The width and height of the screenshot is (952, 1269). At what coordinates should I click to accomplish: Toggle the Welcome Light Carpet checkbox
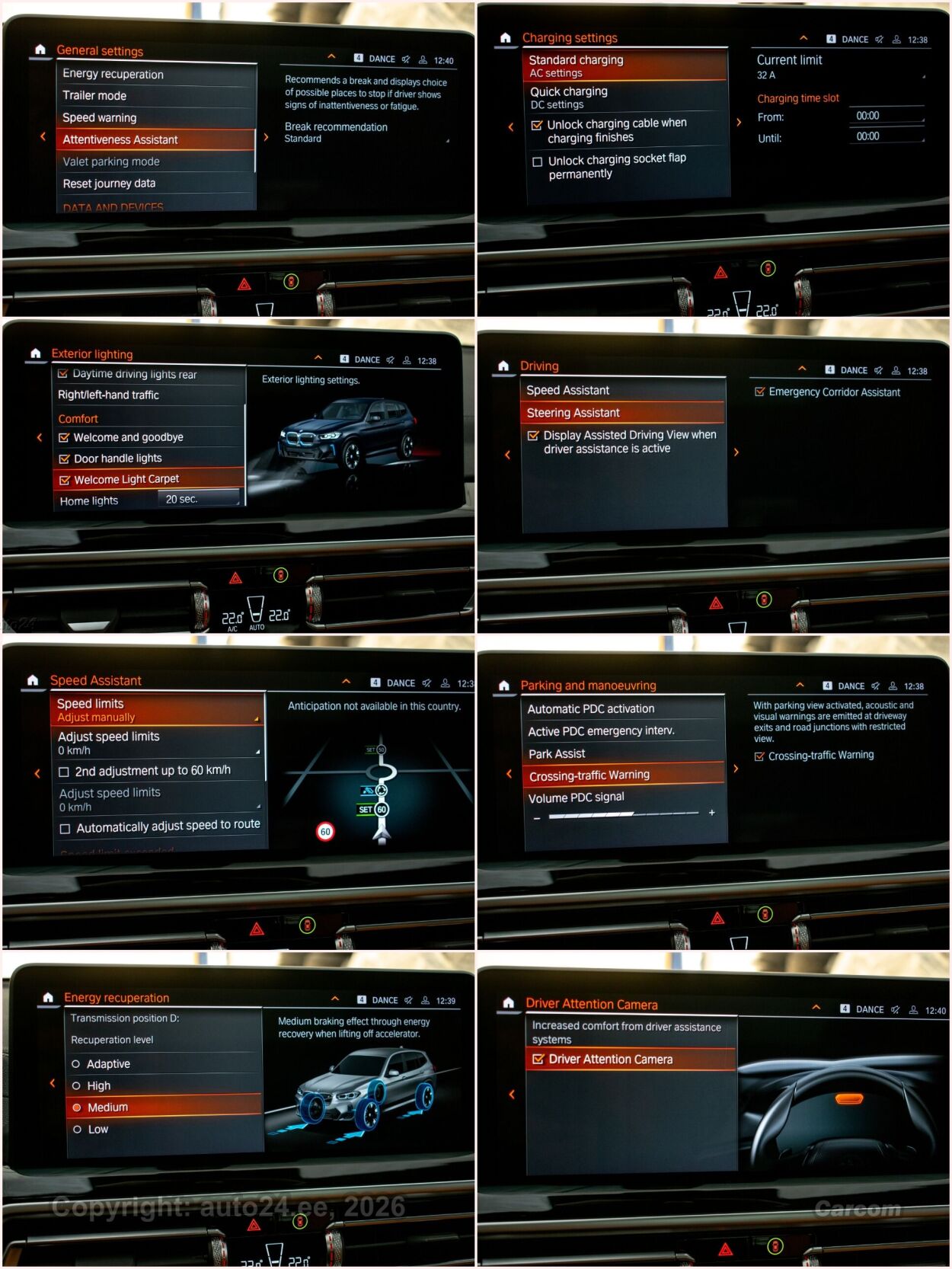65,480
